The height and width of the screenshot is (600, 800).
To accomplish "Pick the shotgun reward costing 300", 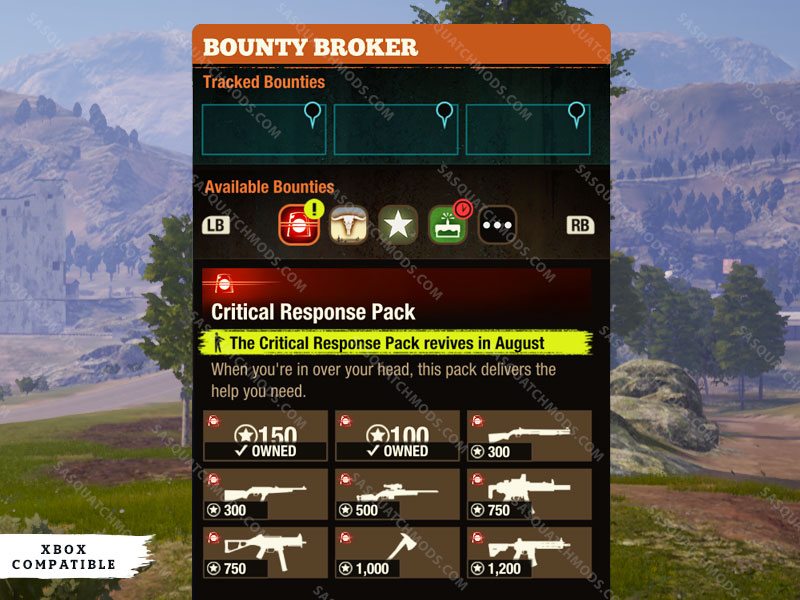I will pos(529,436).
